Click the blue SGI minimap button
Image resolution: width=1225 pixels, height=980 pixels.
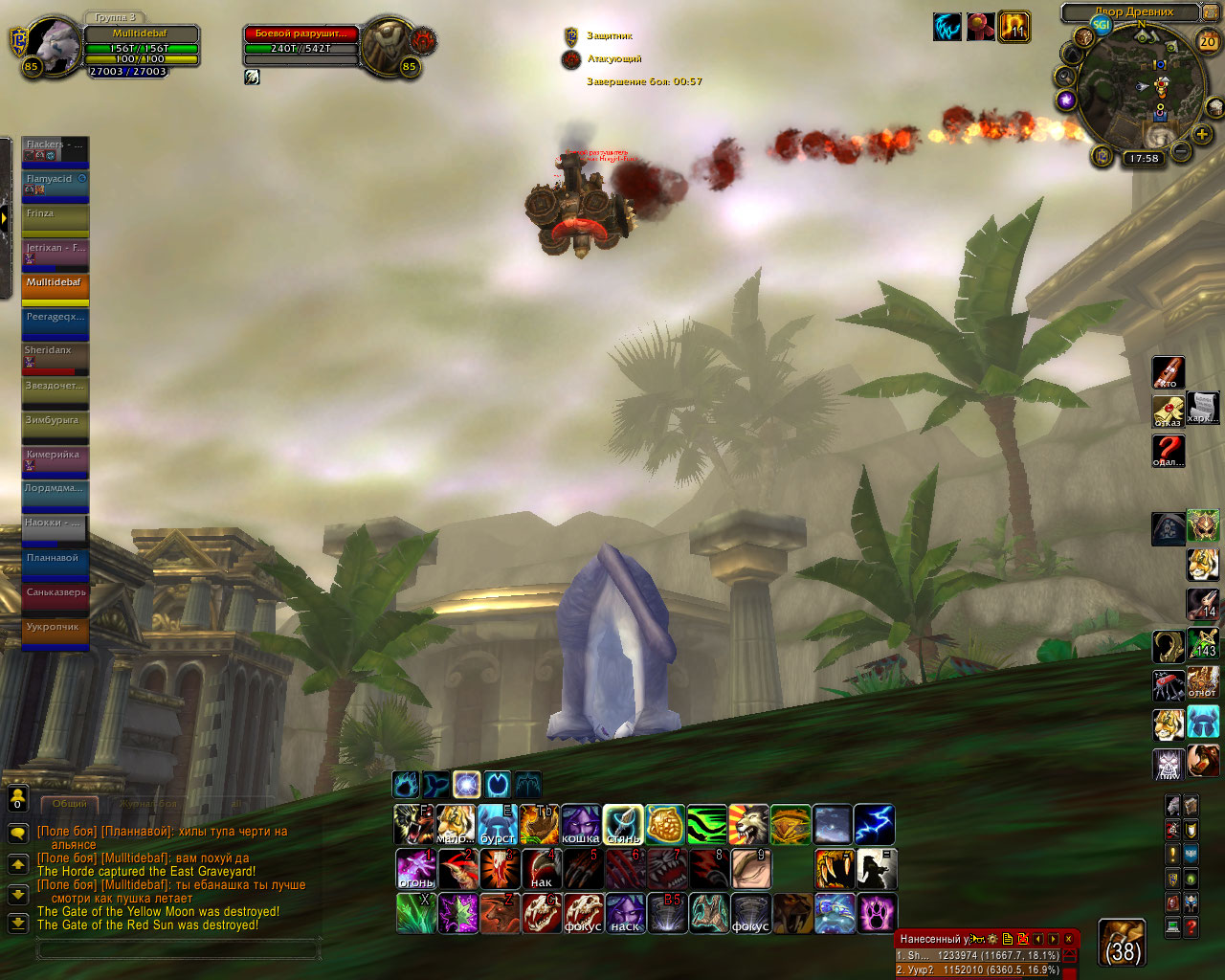pos(1102,26)
